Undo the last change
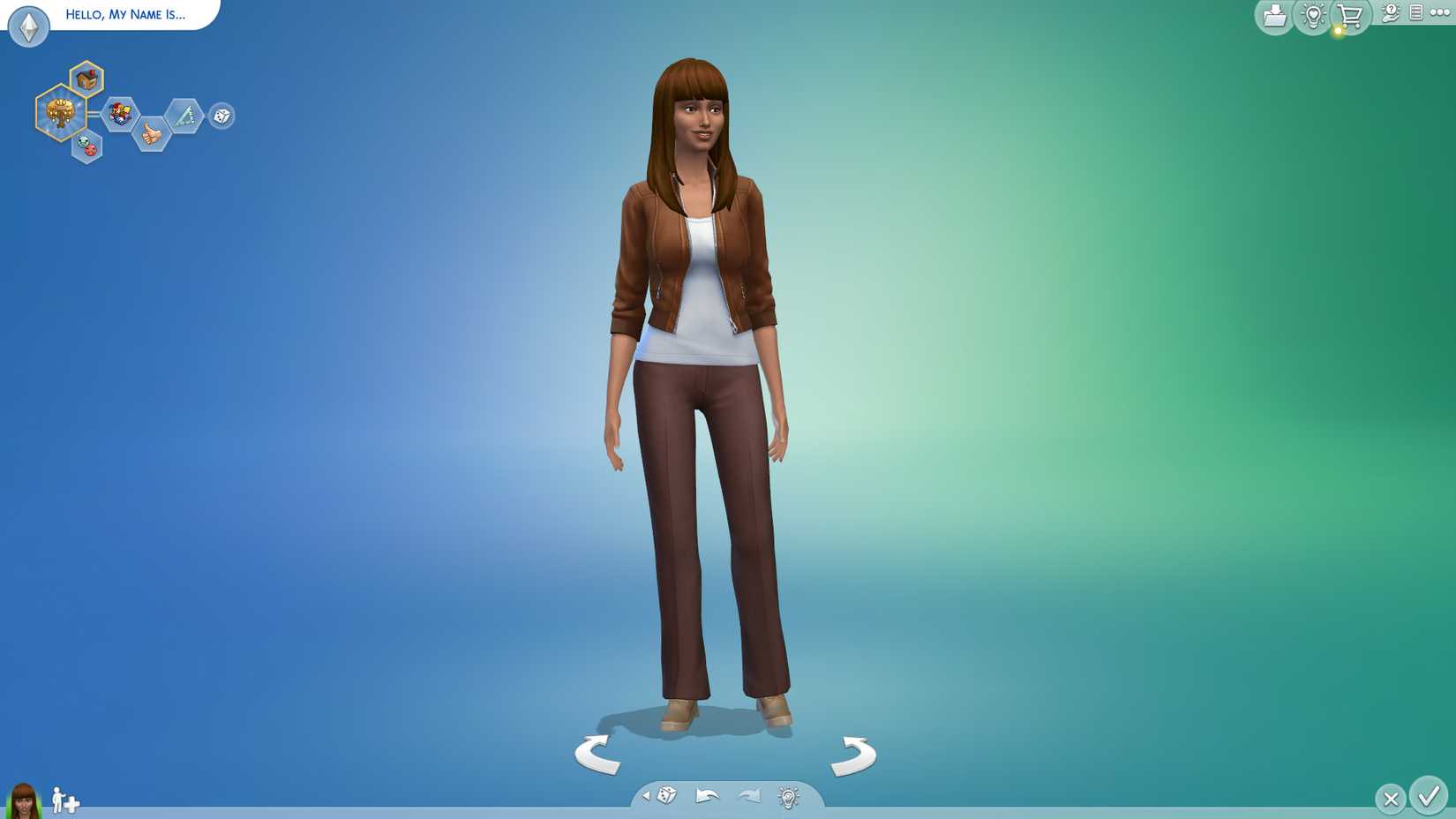 [x=707, y=796]
